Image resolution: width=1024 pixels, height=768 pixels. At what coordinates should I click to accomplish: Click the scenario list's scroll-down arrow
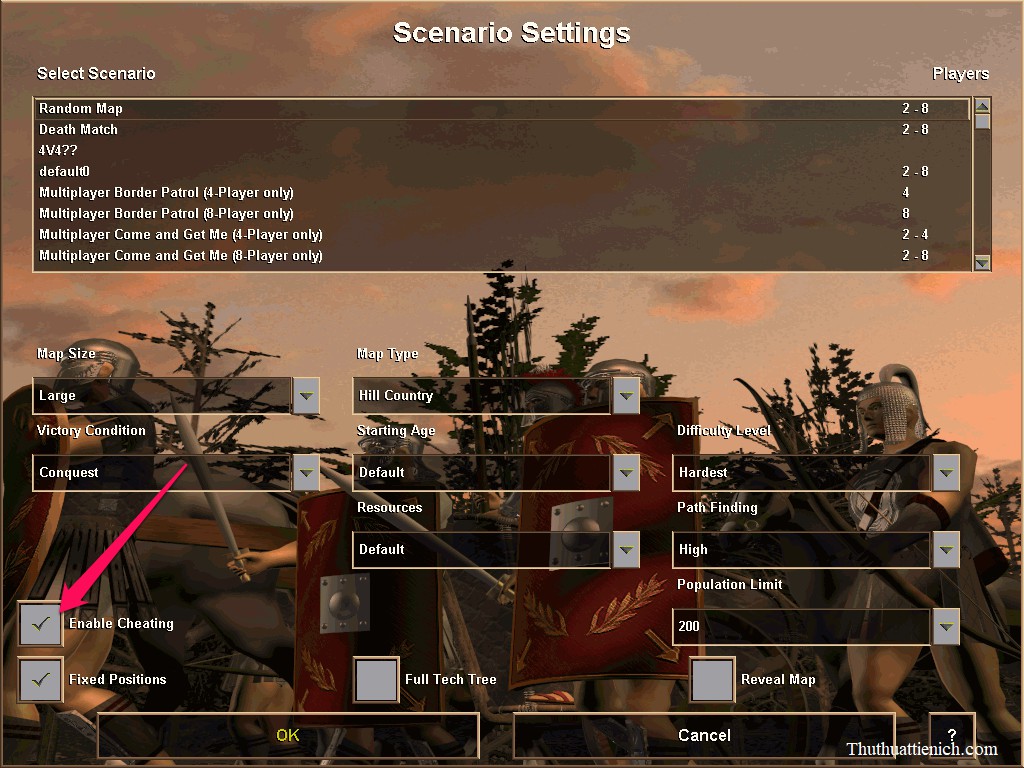pyautogui.click(x=982, y=262)
